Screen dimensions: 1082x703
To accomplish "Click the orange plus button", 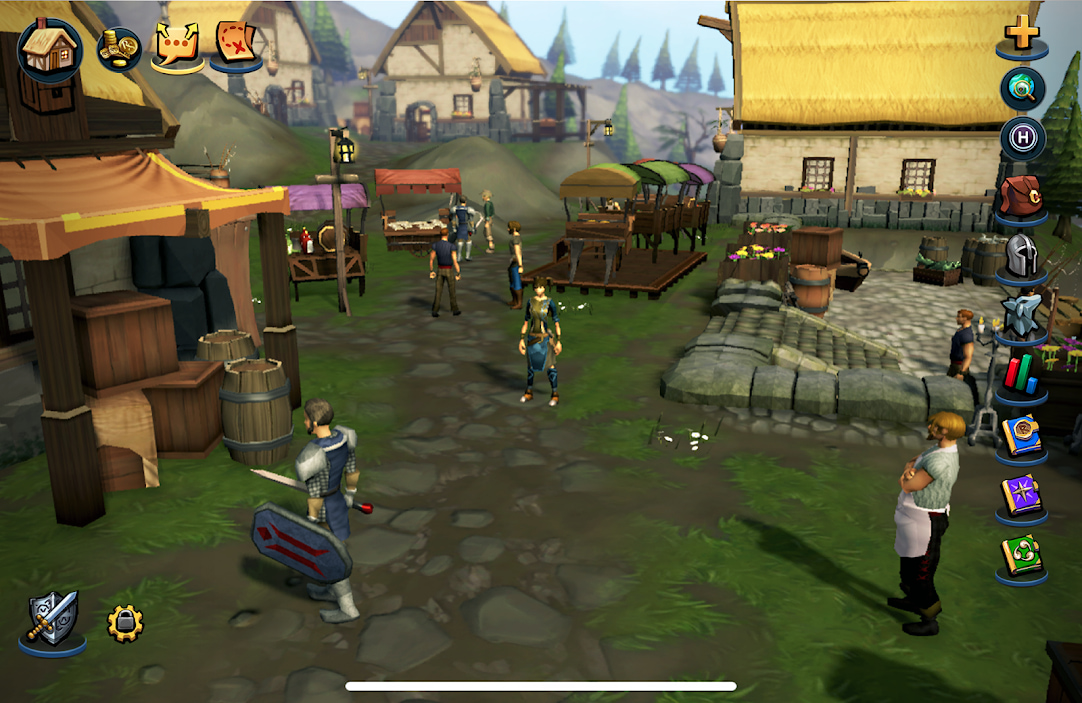I will tap(1022, 32).
